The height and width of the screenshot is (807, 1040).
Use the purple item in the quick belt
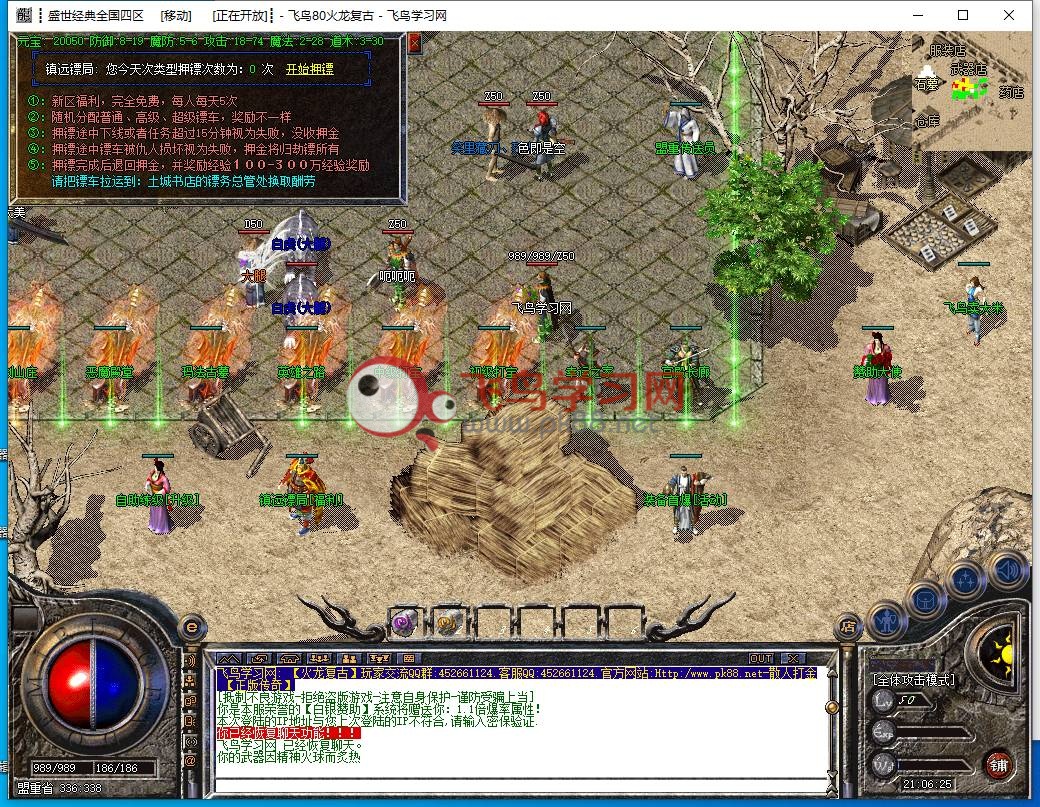[405, 620]
